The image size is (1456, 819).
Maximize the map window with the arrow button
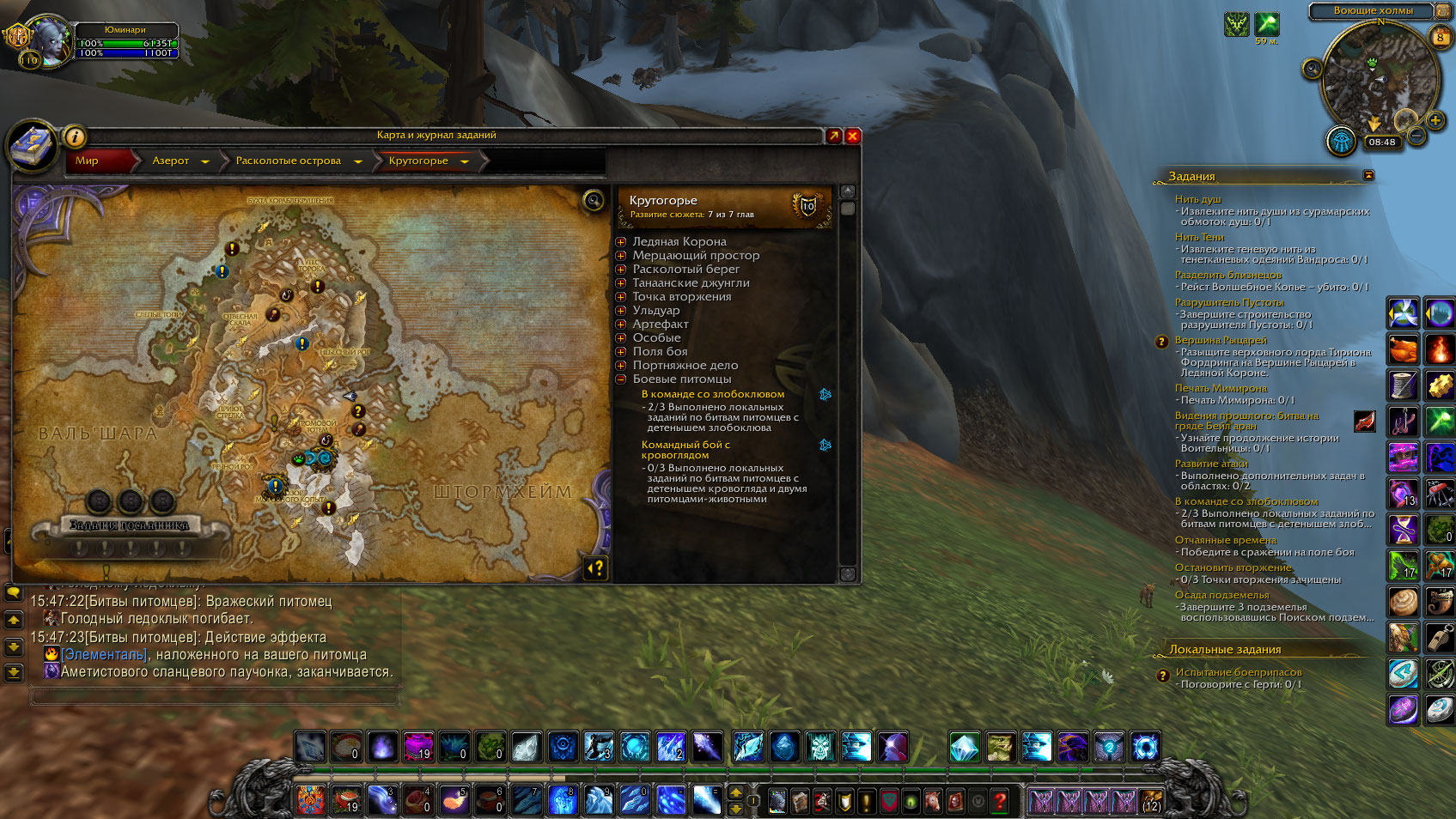tap(834, 136)
